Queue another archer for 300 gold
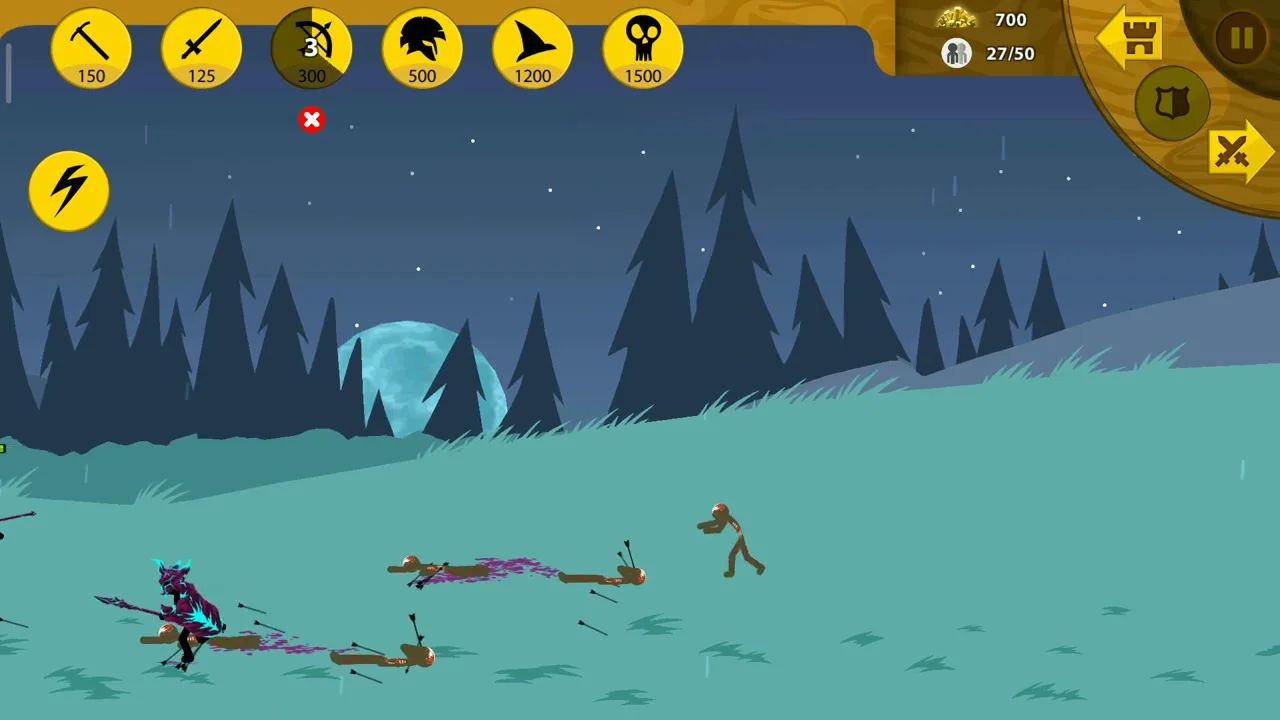 [x=311, y=48]
